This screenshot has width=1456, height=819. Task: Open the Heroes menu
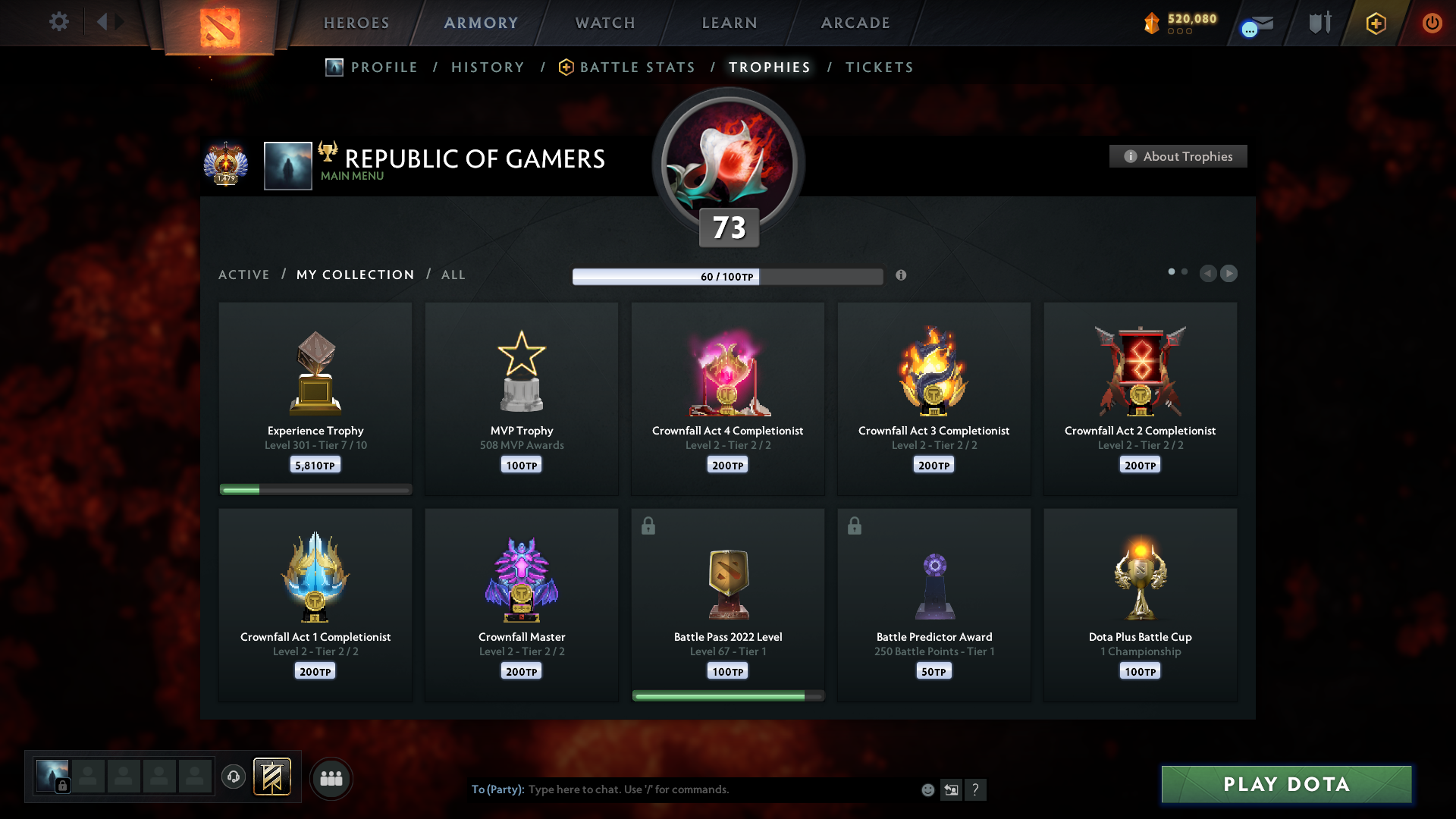tap(356, 23)
